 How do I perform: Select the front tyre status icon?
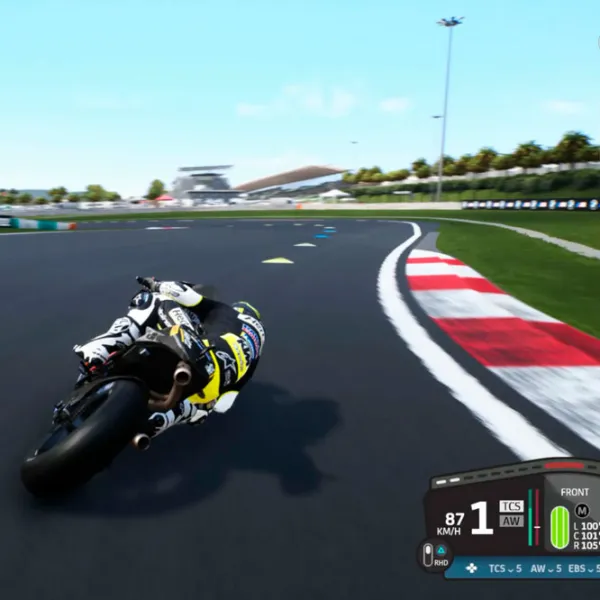(559, 527)
